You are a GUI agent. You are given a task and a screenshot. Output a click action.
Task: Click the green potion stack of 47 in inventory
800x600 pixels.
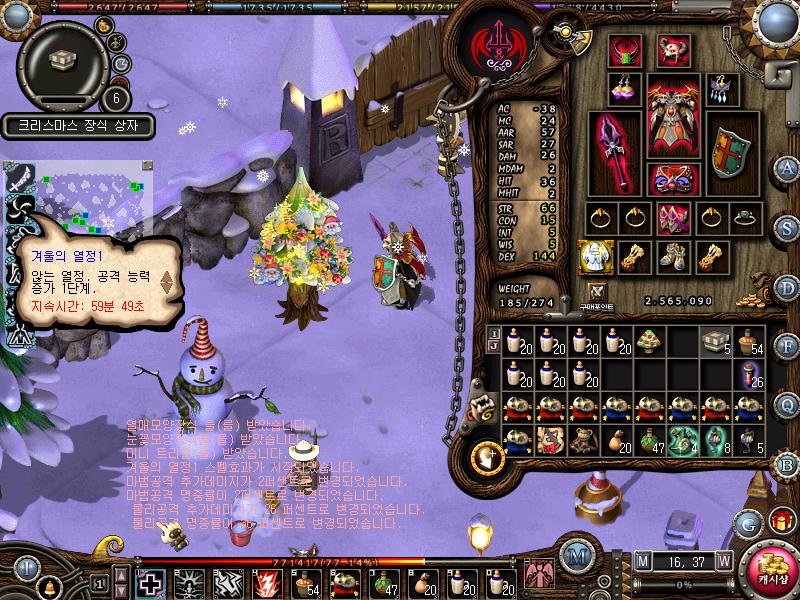pos(650,441)
